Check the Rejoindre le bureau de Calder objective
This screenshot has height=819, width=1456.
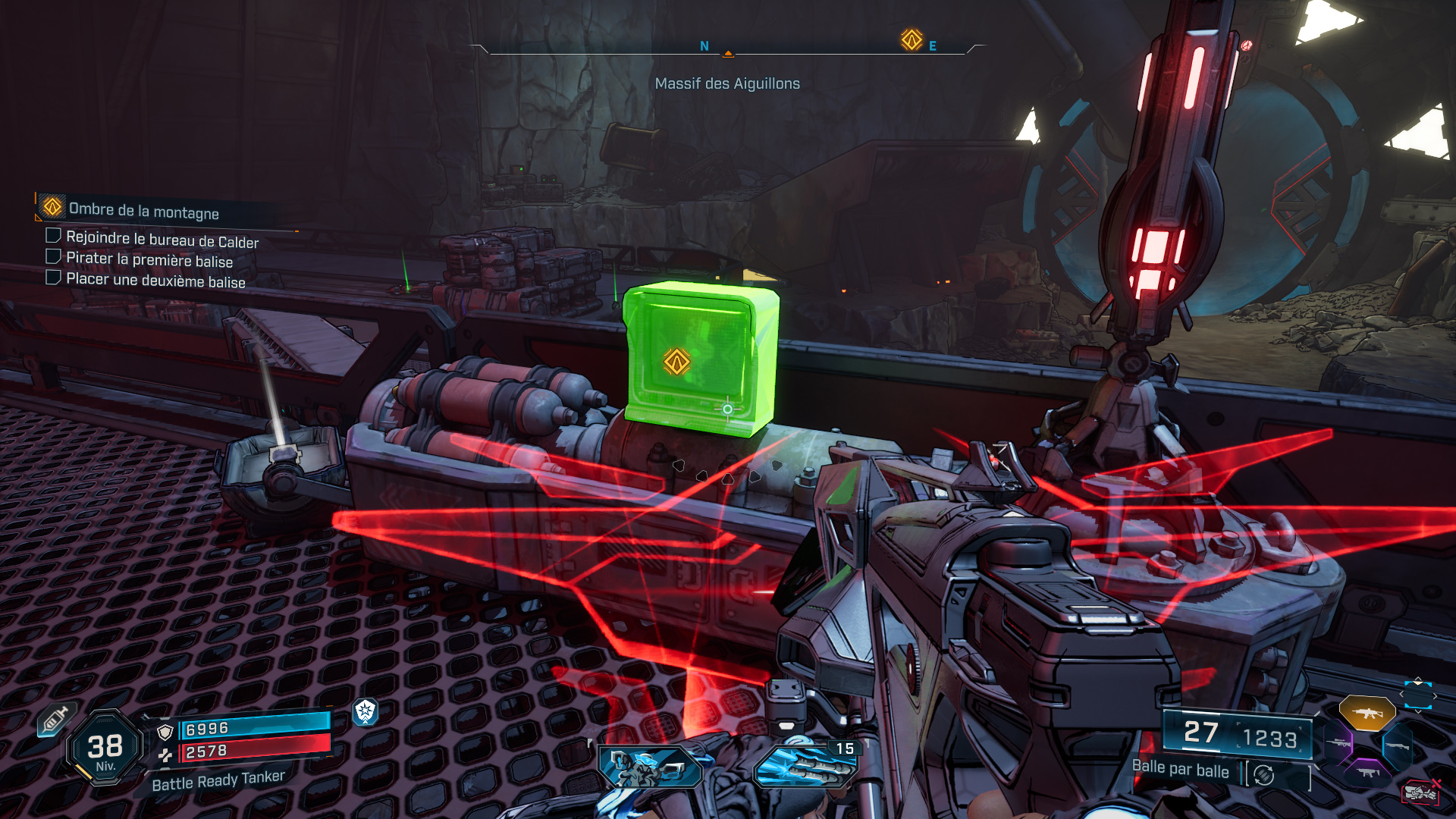(54, 235)
